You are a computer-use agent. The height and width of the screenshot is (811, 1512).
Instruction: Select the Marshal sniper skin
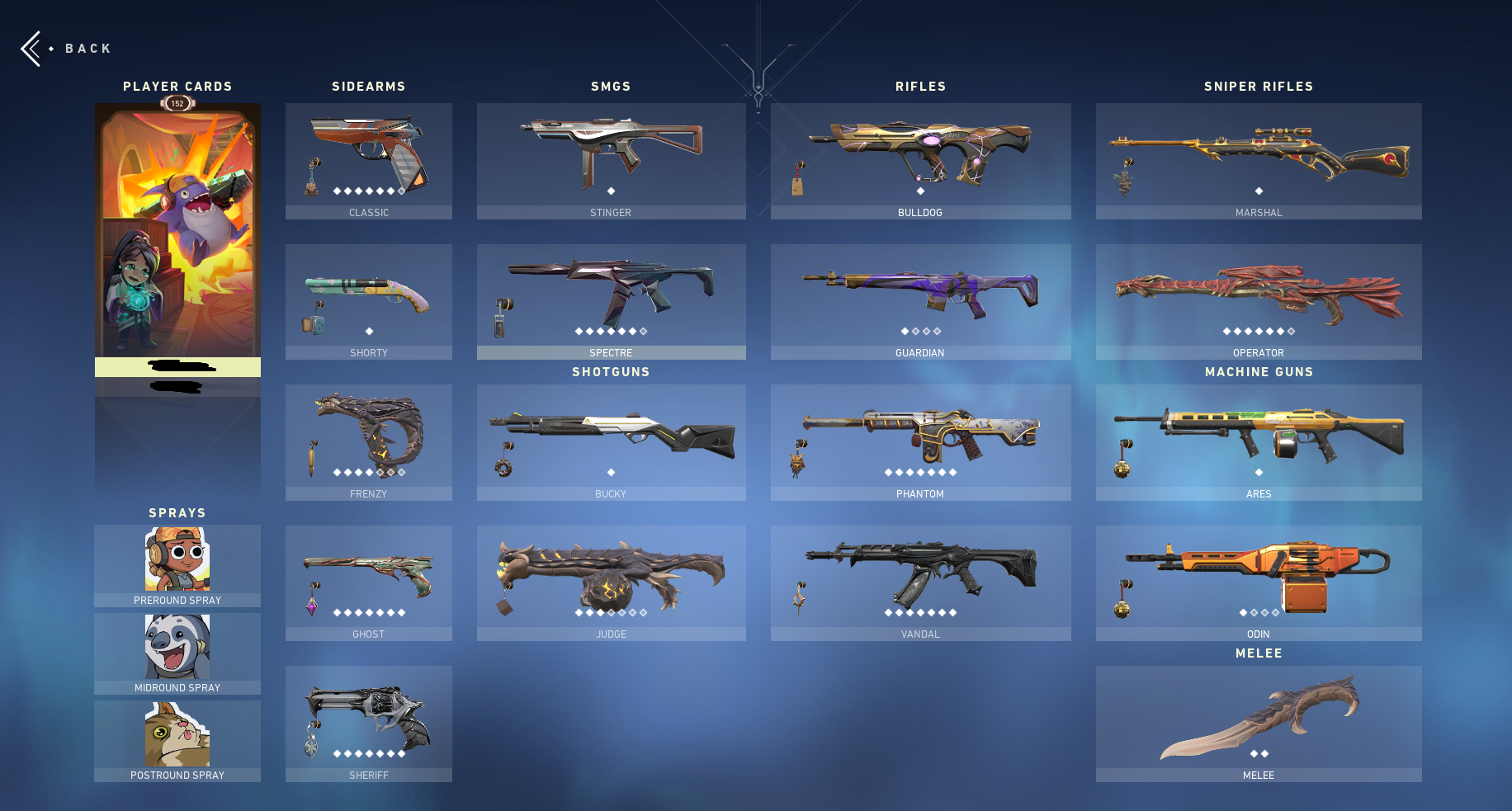1258,161
